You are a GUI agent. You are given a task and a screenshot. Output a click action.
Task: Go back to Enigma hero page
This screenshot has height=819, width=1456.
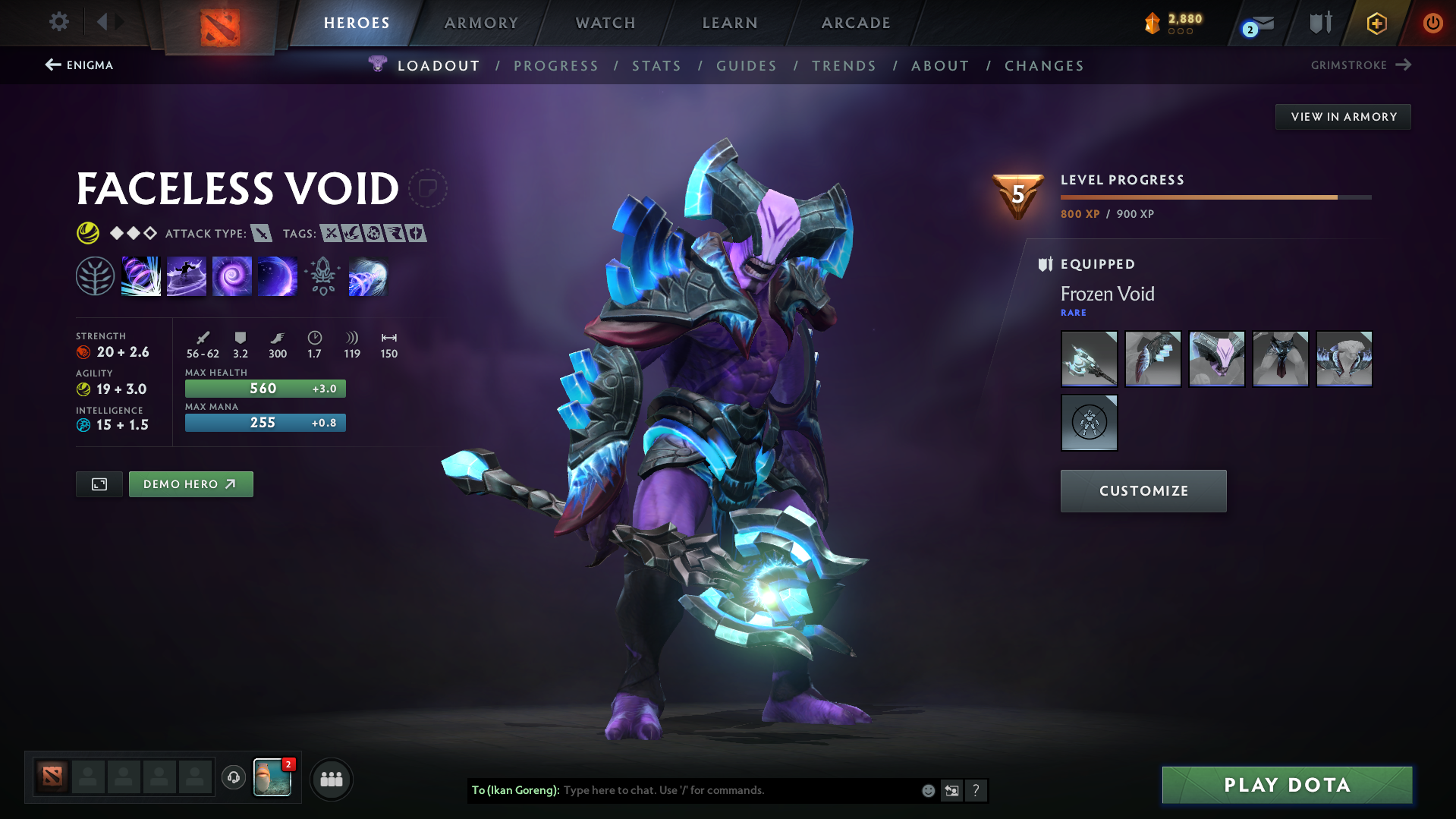(x=79, y=65)
